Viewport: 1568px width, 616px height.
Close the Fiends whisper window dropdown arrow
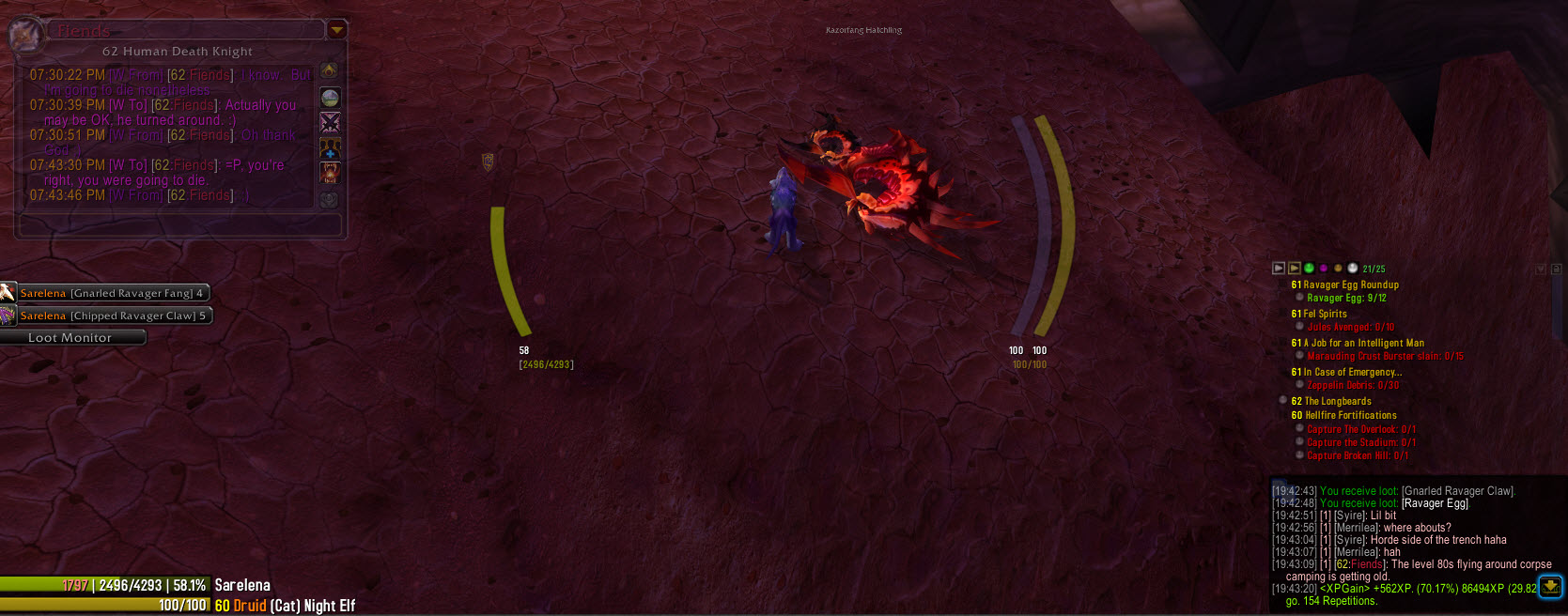[336, 30]
